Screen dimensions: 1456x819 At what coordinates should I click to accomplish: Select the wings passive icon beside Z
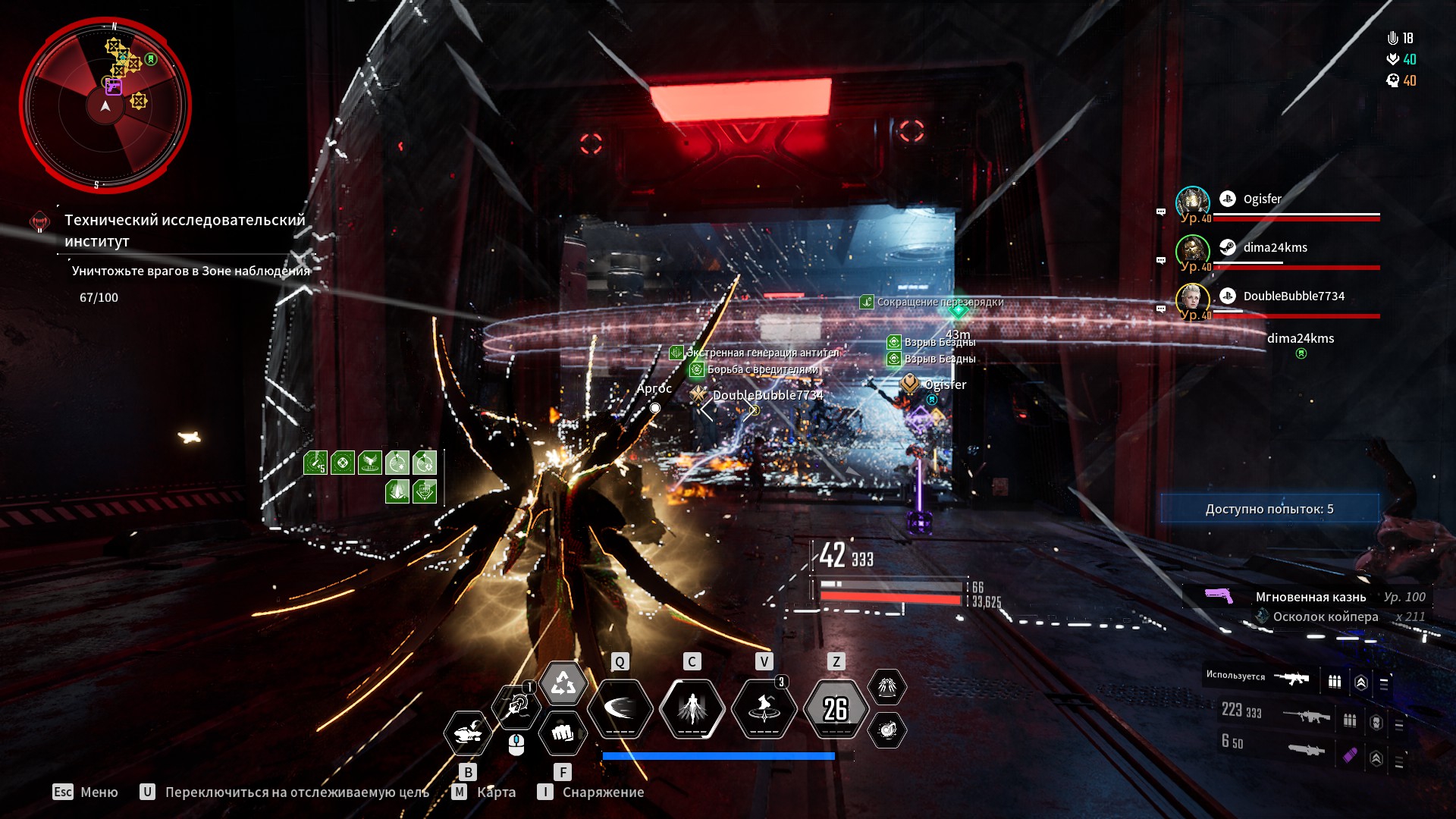pyautogui.click(x=886, y=687)
